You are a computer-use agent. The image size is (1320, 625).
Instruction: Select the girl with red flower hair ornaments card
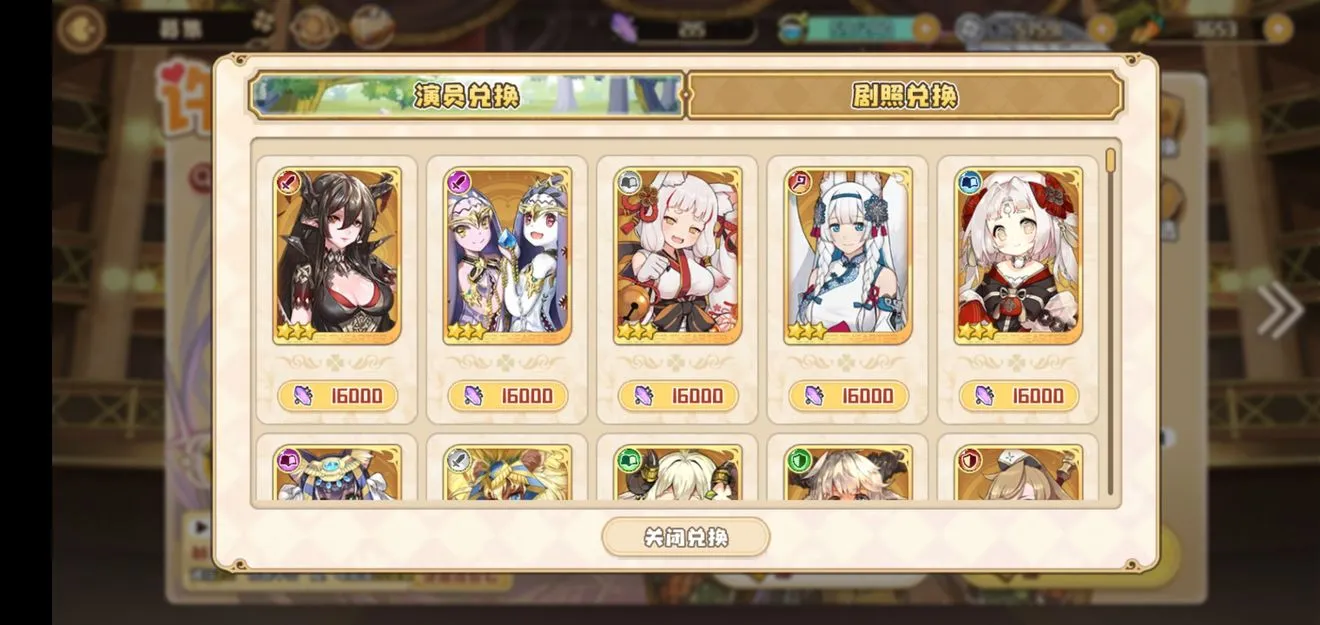[1018, 255]
